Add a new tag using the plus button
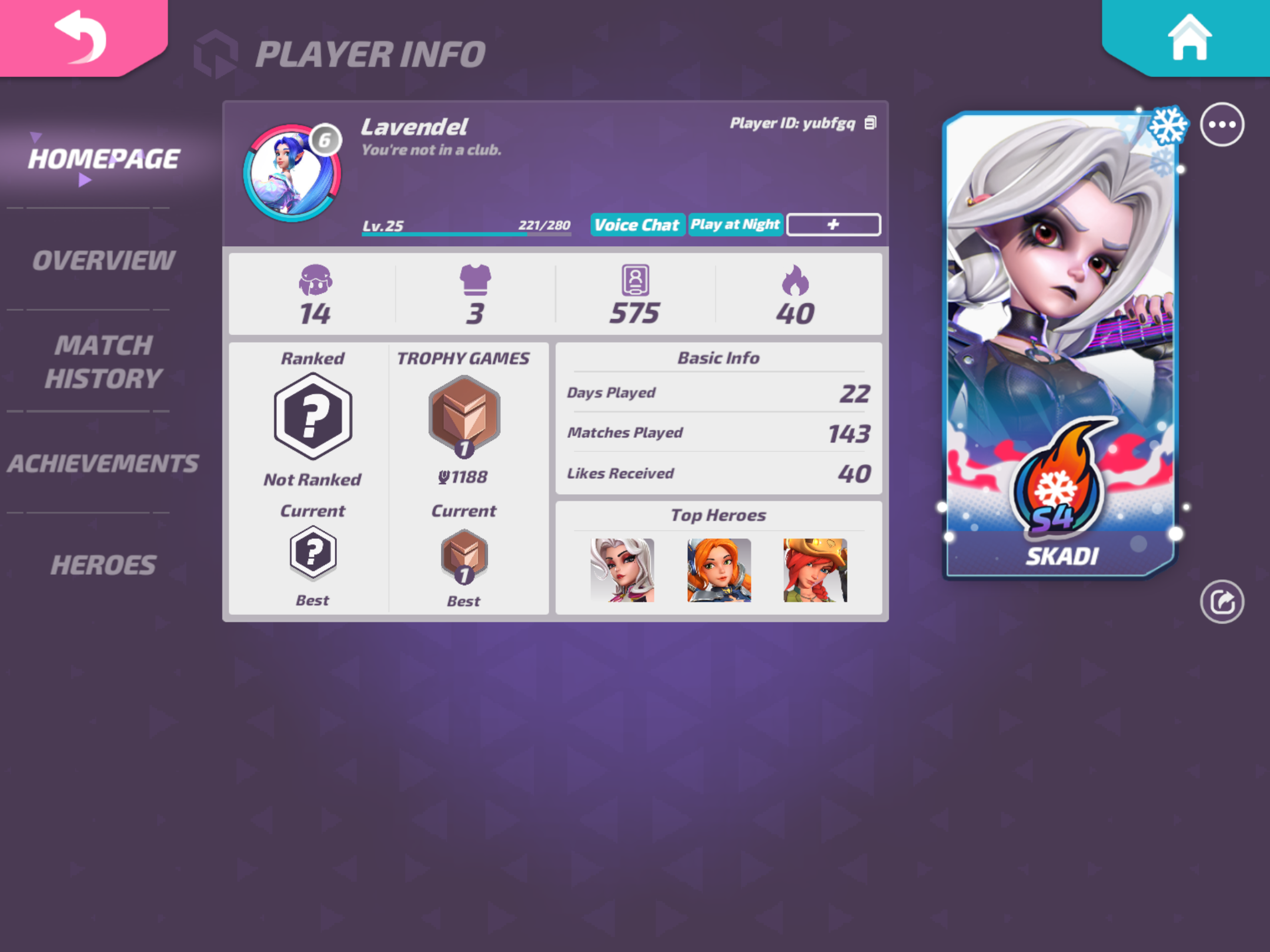 (834, 224)
